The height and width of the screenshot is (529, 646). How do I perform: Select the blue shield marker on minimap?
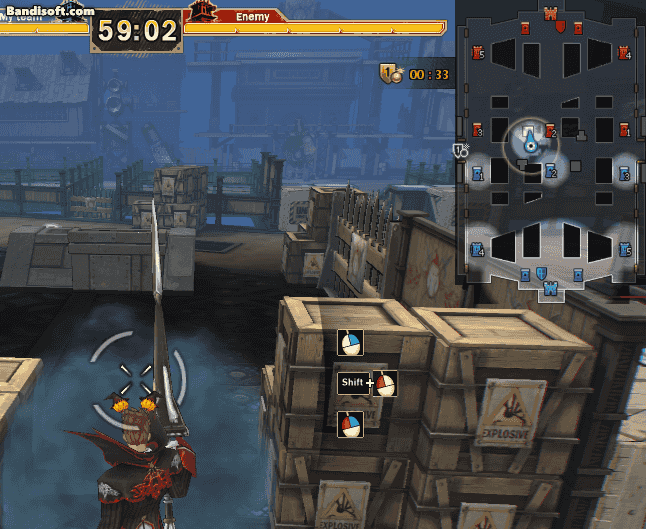click(540, 274)
